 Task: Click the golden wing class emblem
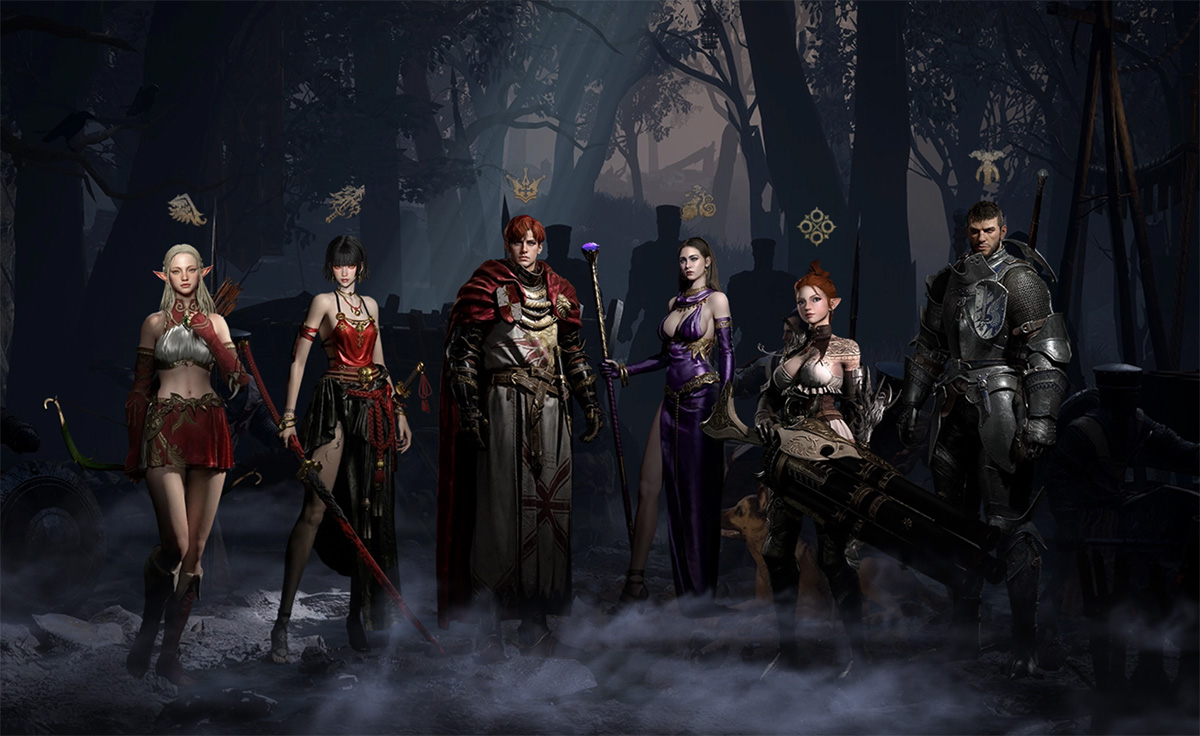(x=186, y=210)
